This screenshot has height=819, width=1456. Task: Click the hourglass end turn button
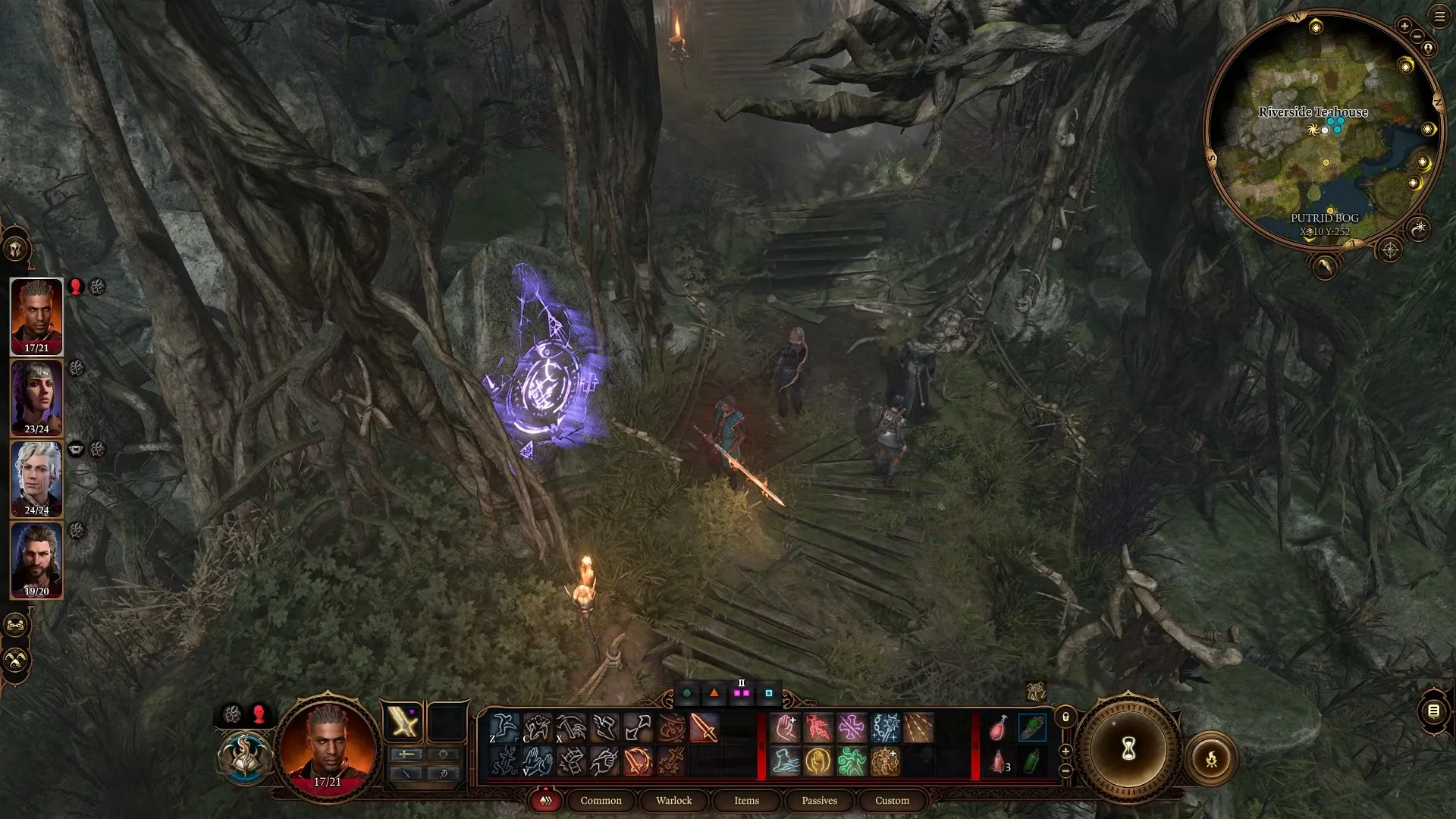pyautogui.click(x=1128, y=750)
